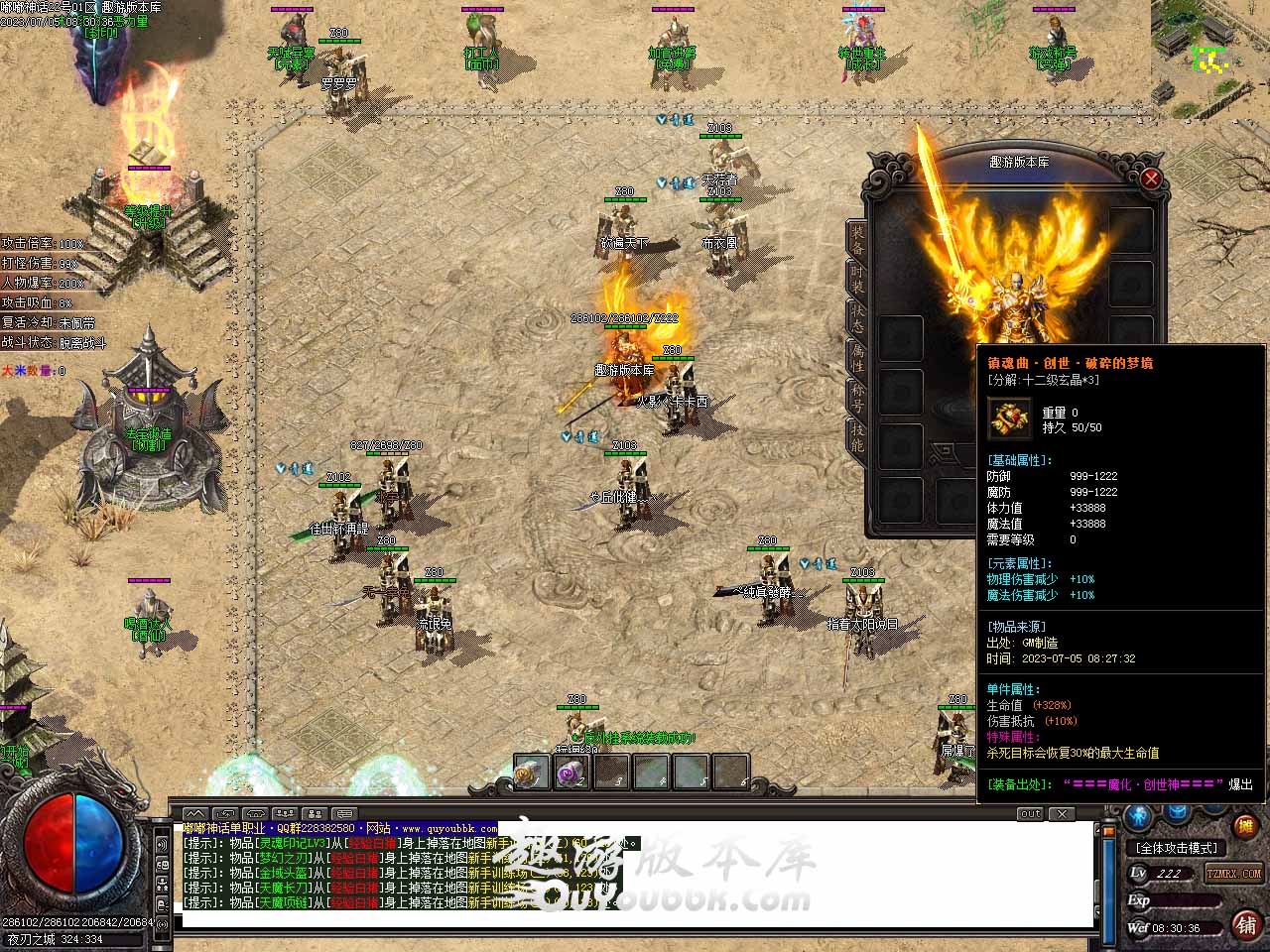Switch to the 属性 attributes tab
The image size is (1270, 952).
click(x=857, y=357)
